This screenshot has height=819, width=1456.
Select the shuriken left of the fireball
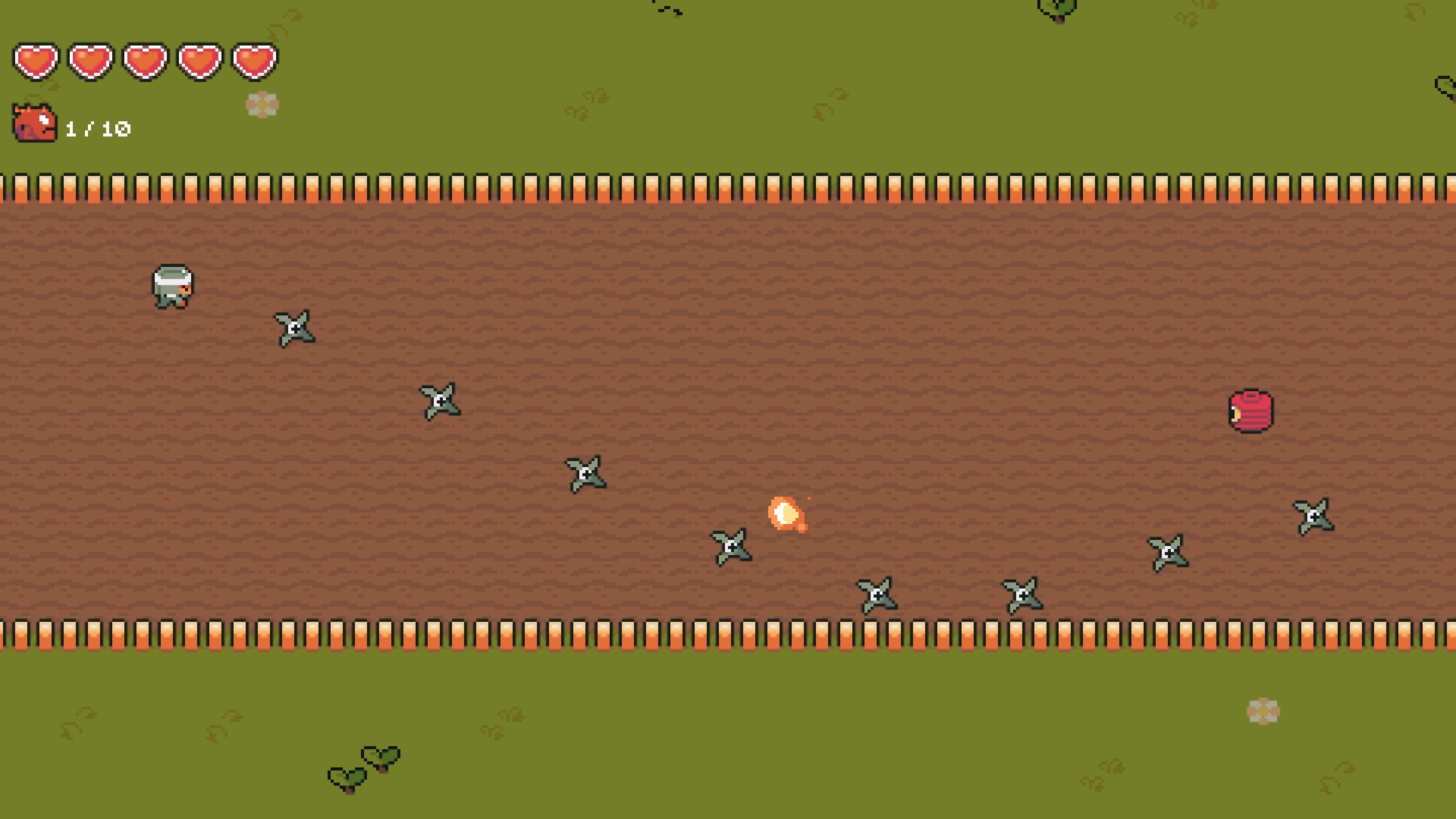point(732,546)
